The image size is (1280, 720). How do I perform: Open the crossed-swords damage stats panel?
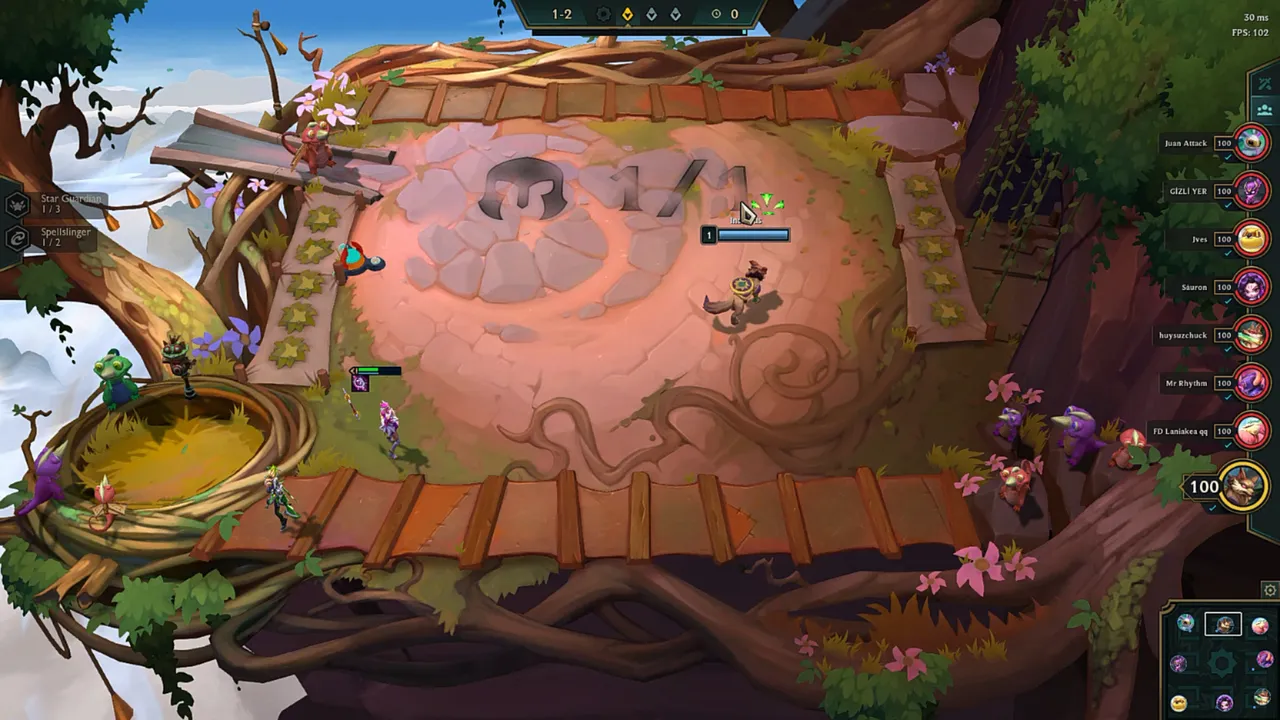click(1266, 84)
